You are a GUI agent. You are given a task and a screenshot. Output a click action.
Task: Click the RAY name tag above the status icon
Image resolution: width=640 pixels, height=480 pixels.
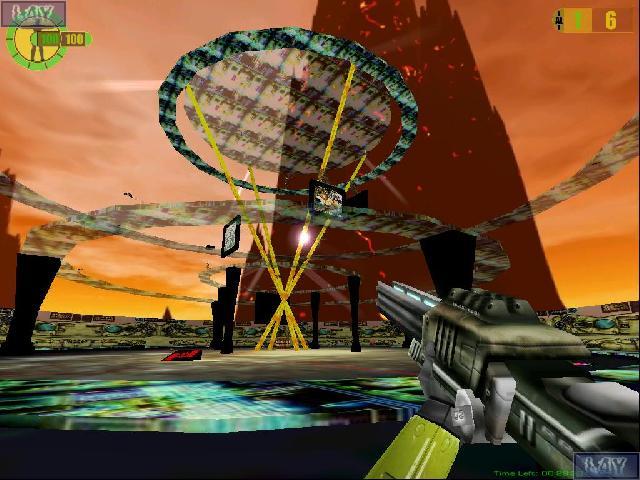(33, 13)
